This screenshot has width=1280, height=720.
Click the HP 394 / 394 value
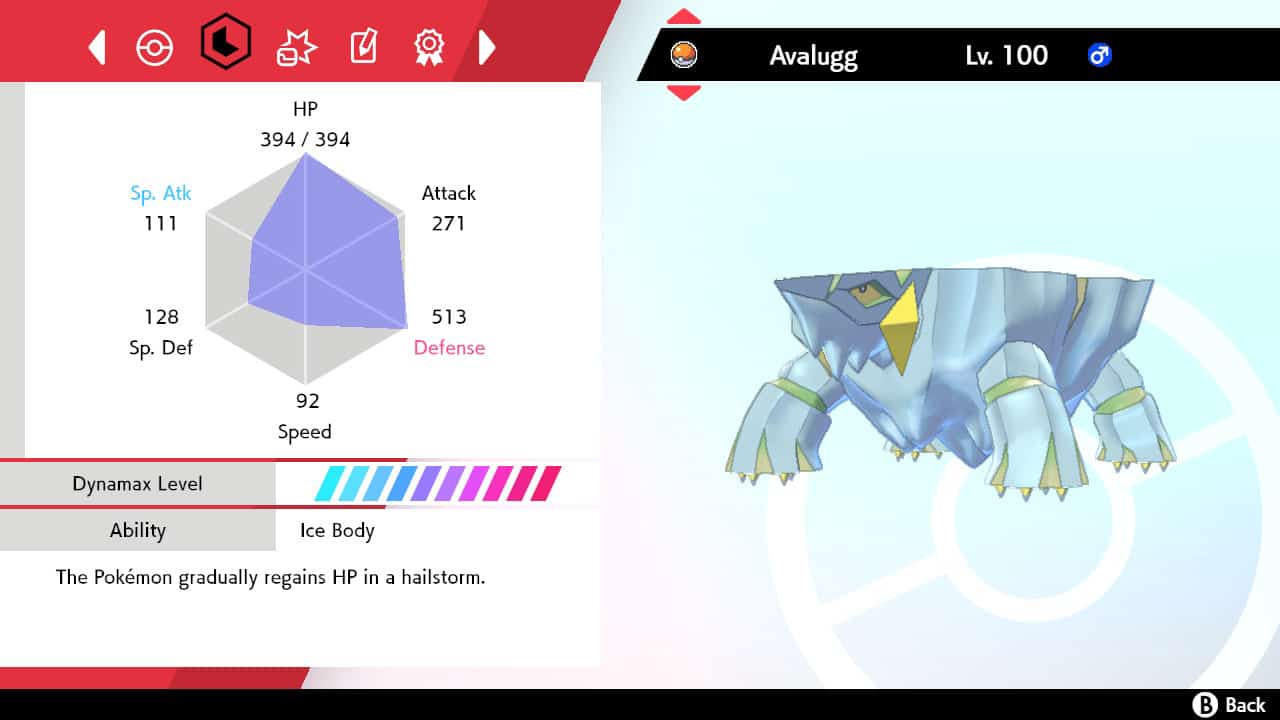[x=305, y=140]
